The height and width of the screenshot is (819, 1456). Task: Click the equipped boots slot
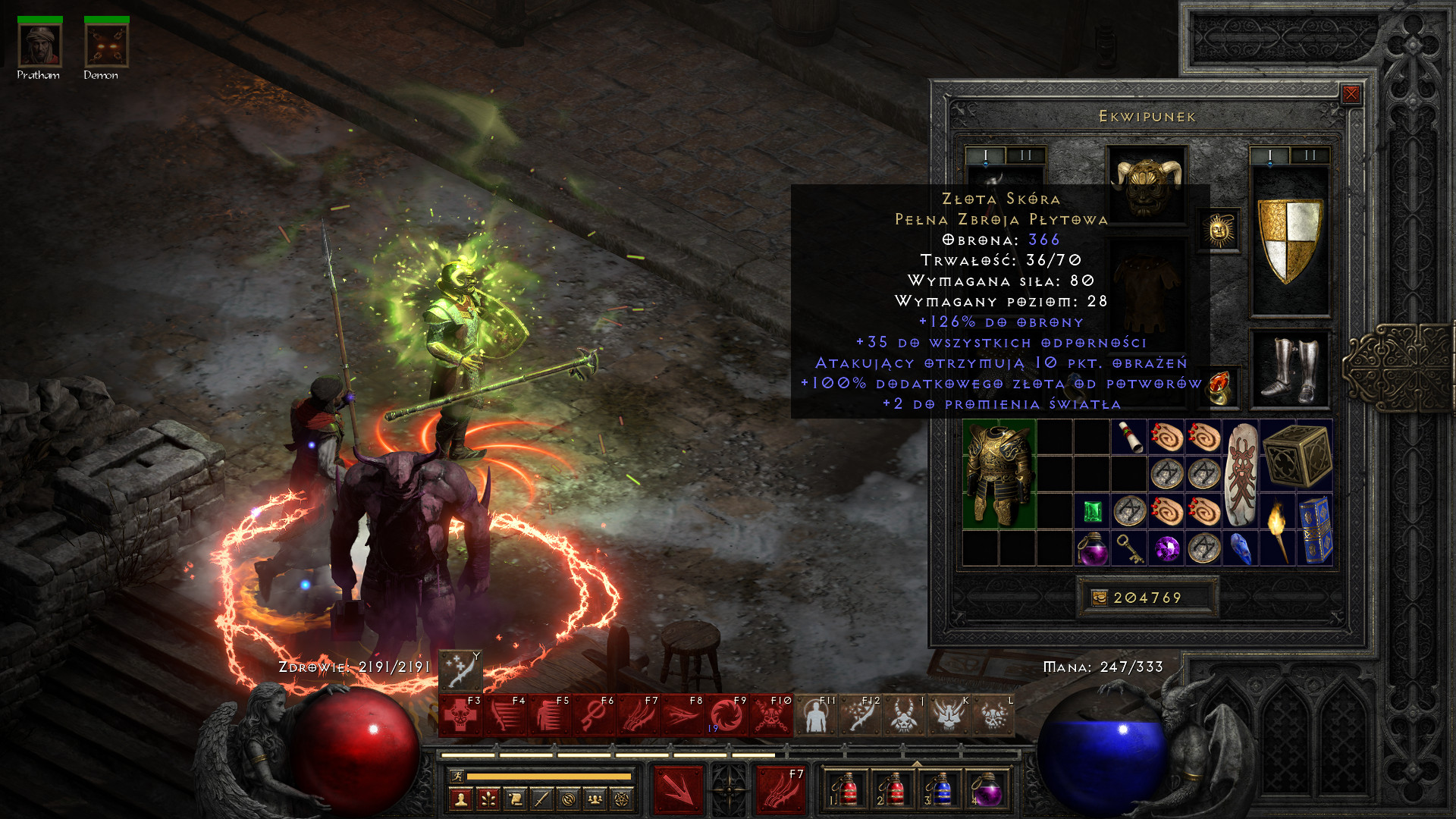click(x=1289, y=370)
